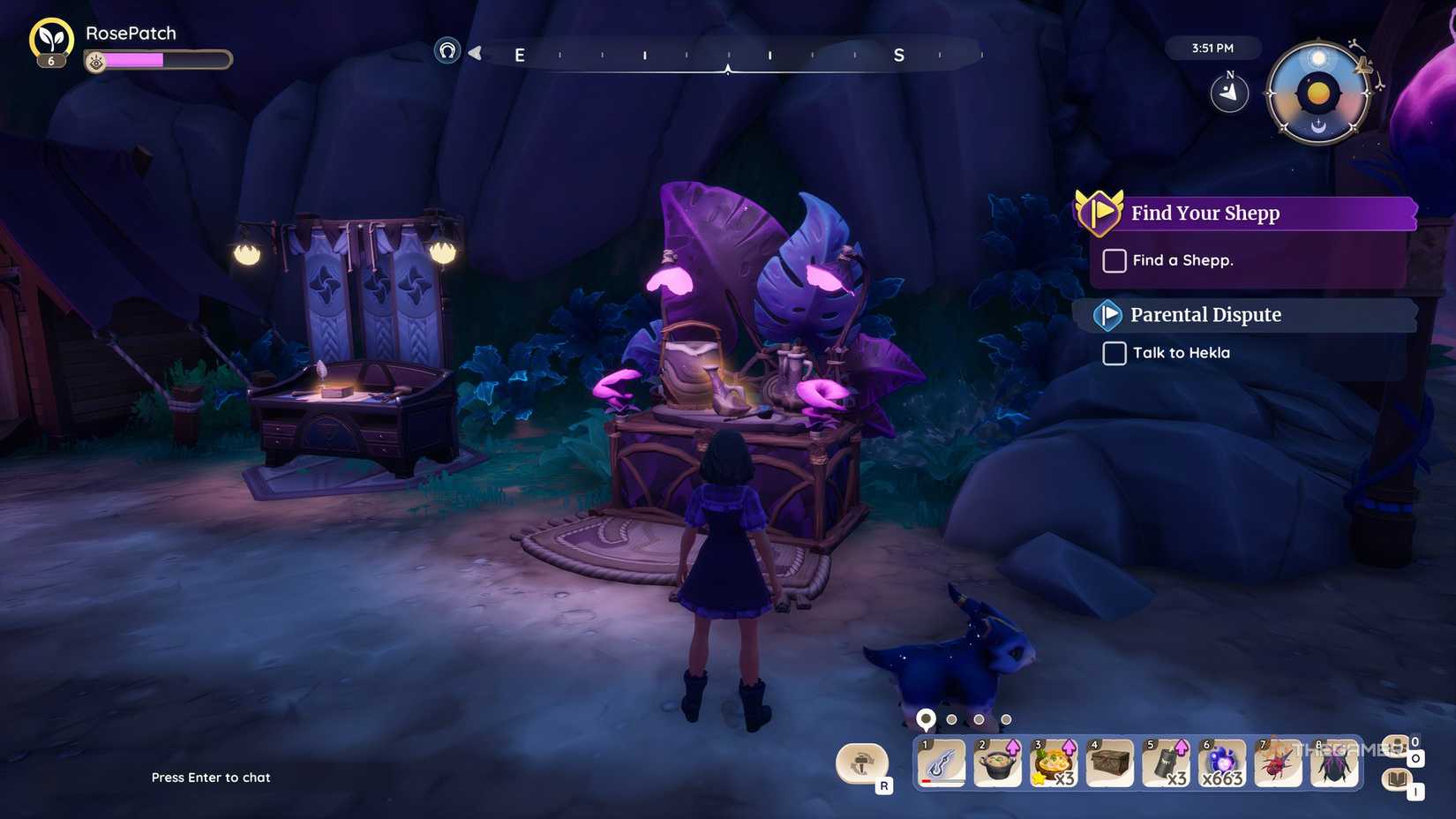
Task: Select the Find Your Shepp quest title
Action: click(x=1205, y=213)
